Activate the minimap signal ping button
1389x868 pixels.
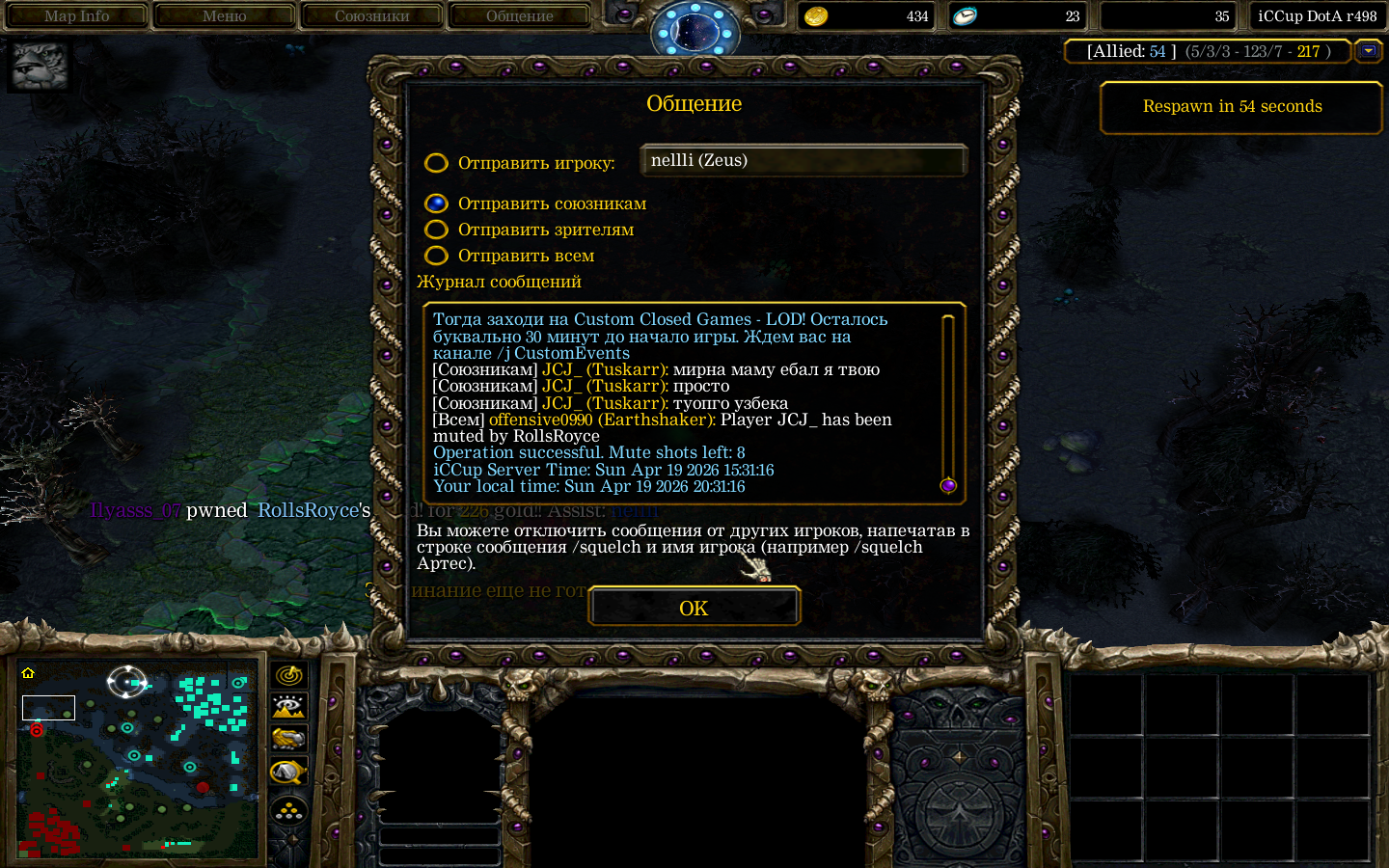click(x=288, y=675)
